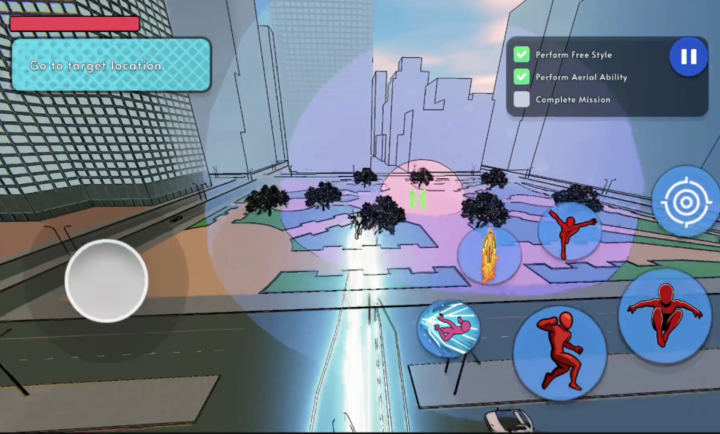Image resolution: width=720 pixels, height=434 pixels.
Task: Activate the flame dash ability icon
Action: tap(490, 255)
